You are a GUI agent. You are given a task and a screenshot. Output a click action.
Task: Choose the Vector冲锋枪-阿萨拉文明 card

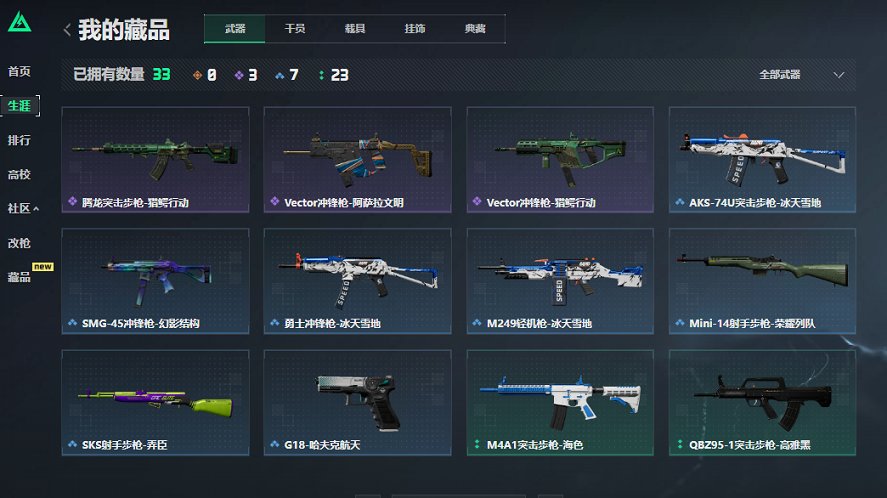(358, 159)
